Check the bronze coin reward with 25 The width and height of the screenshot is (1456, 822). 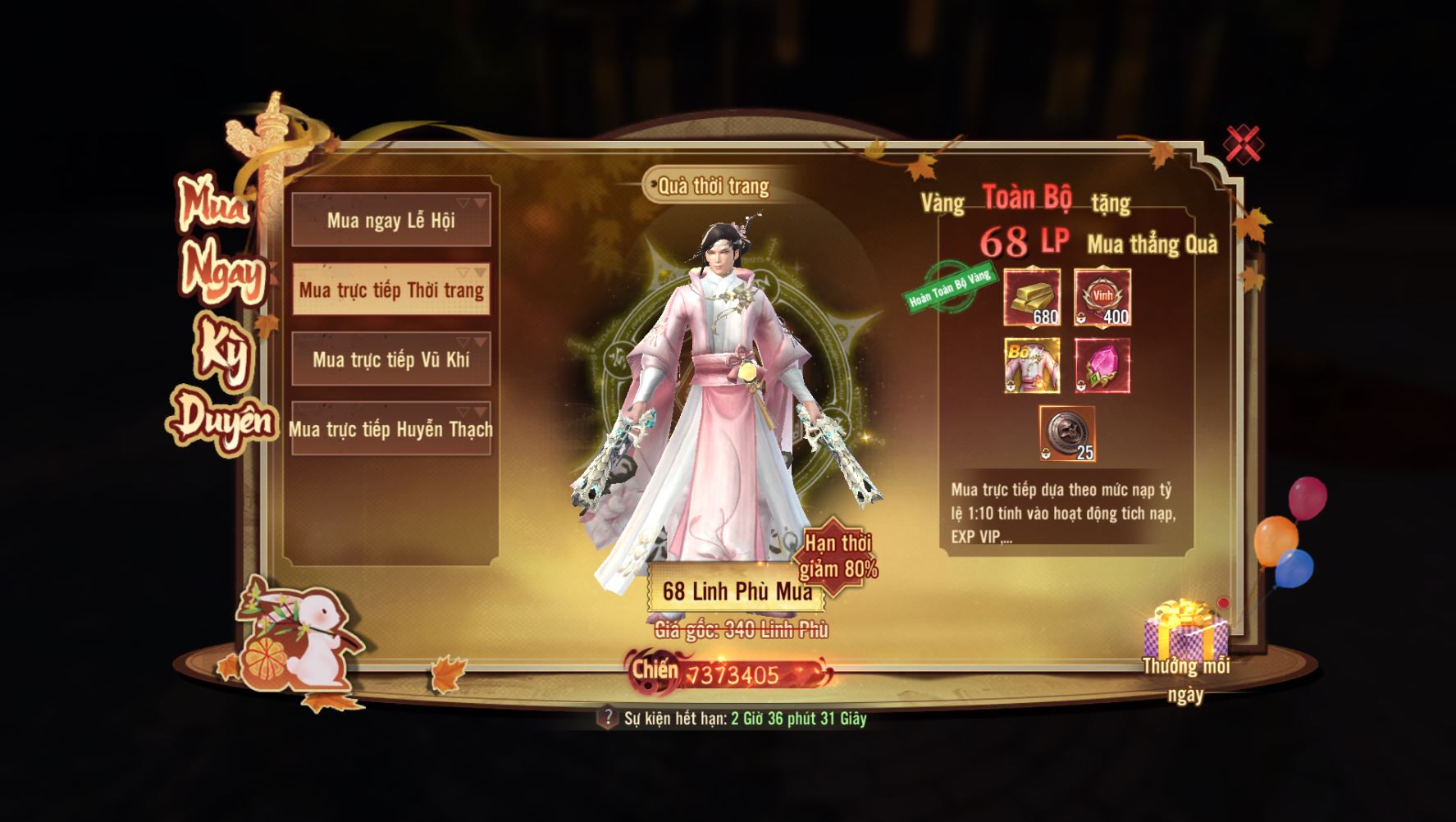[x=1067, y=433]
